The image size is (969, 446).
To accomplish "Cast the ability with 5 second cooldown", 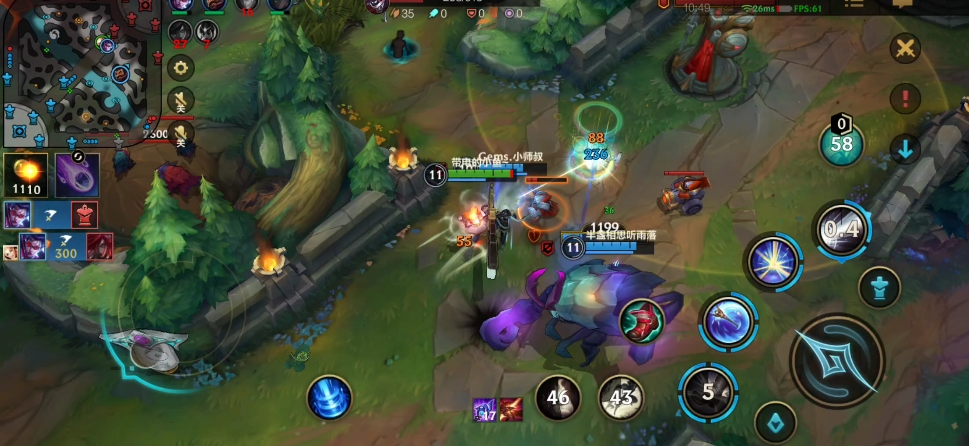I will point(707,392).
